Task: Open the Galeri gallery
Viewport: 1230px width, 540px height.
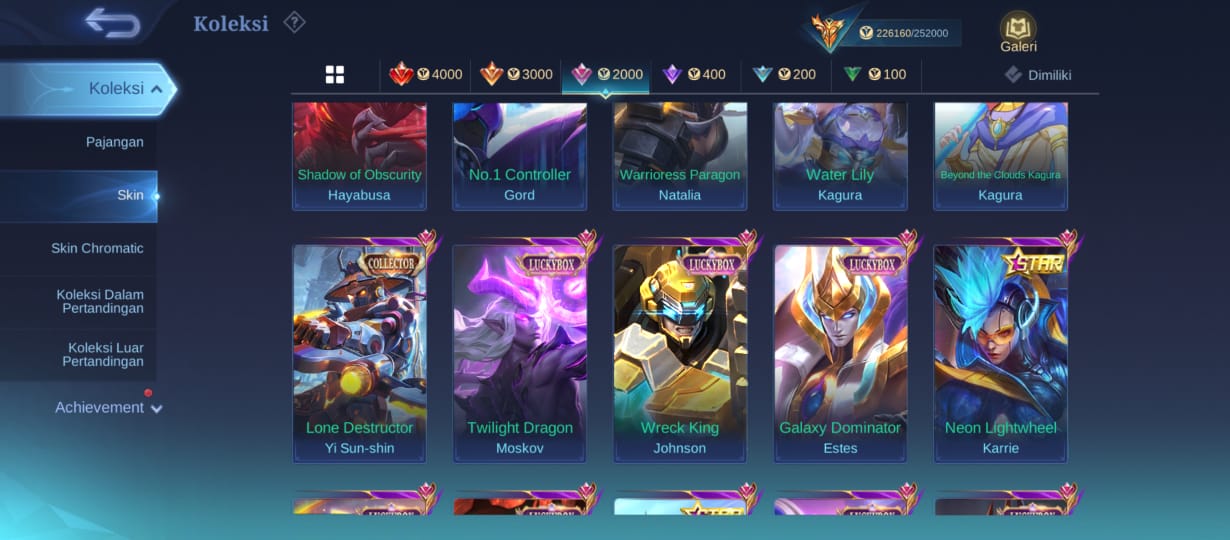Action: [1018, 32]
